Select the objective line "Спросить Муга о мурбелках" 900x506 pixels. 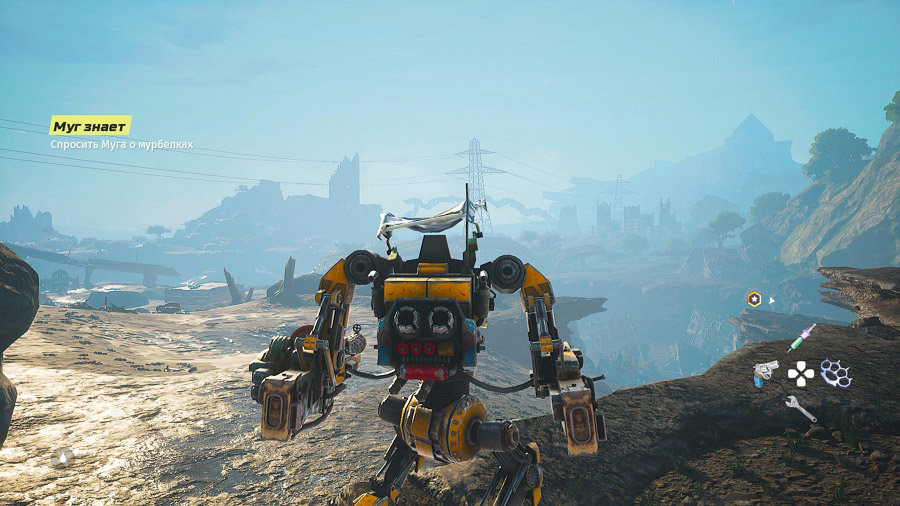121,145
